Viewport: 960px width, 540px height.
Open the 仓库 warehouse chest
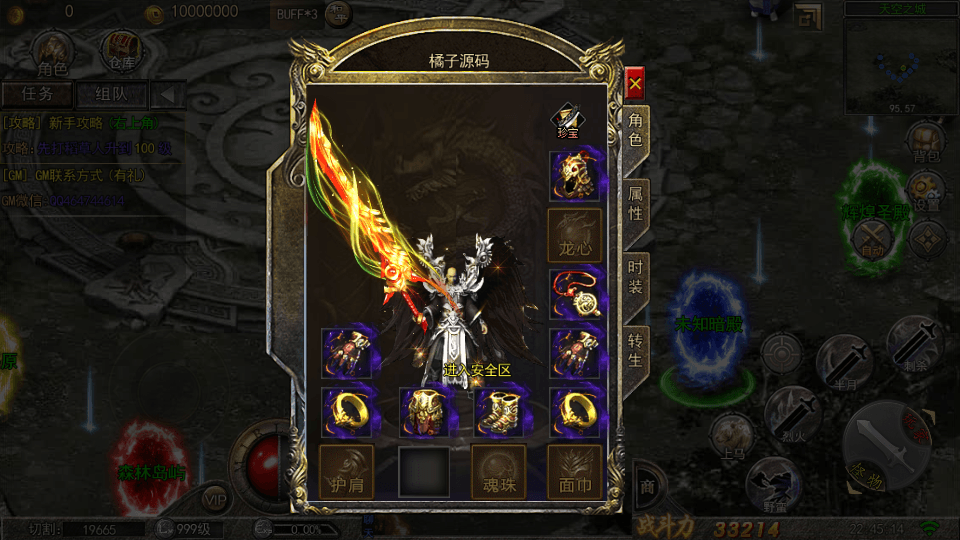click(x=122, y=50)
